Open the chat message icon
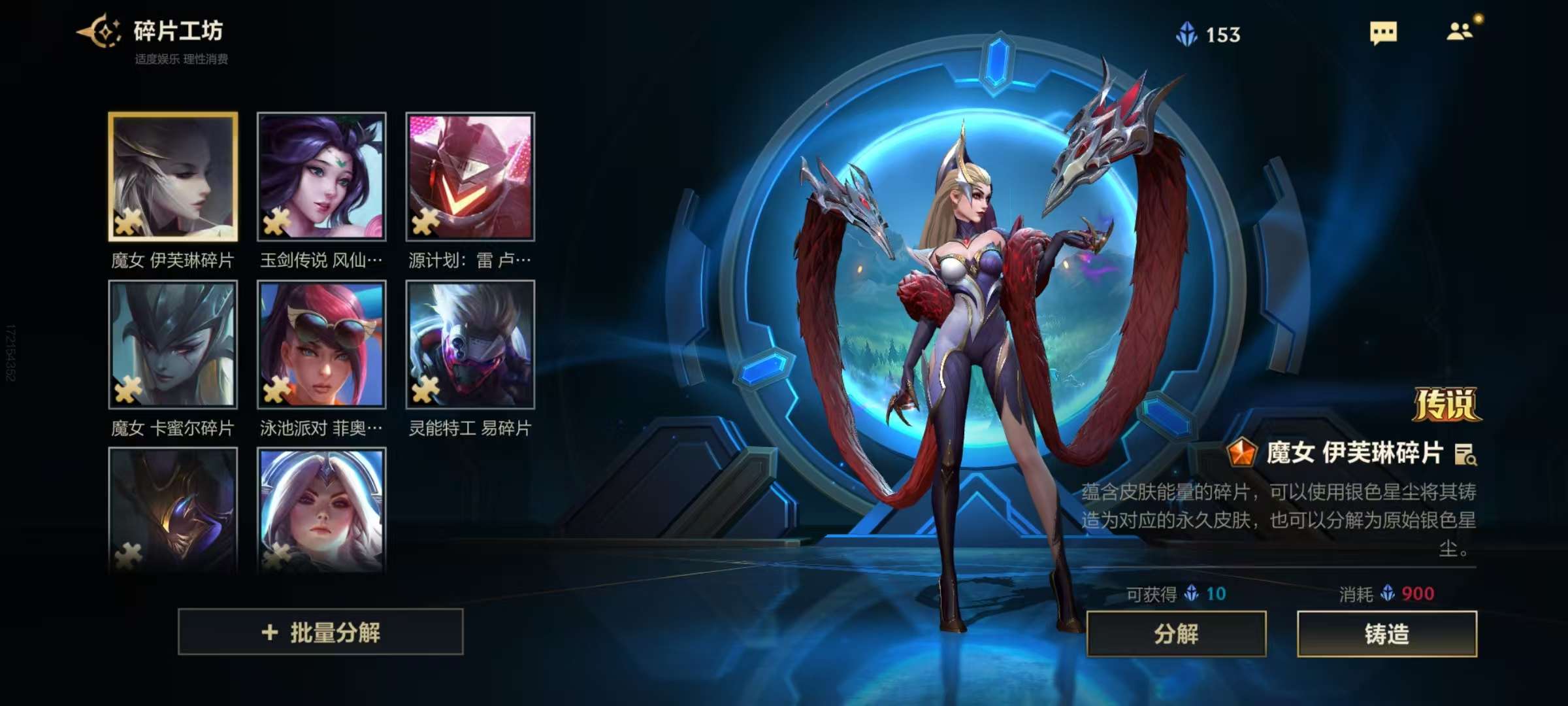 click(1383, 33)
